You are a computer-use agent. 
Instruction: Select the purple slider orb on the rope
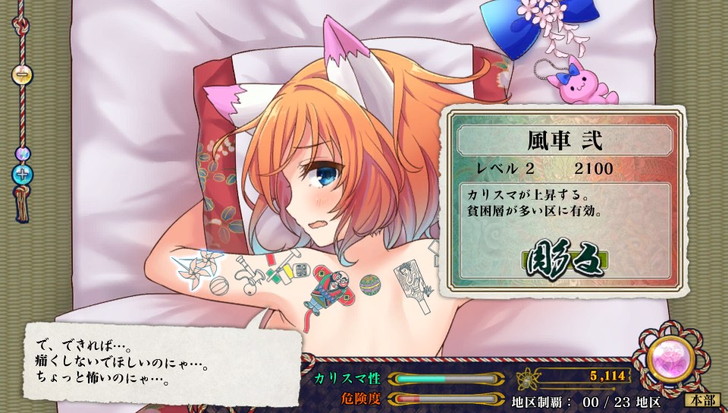point(24,154)
